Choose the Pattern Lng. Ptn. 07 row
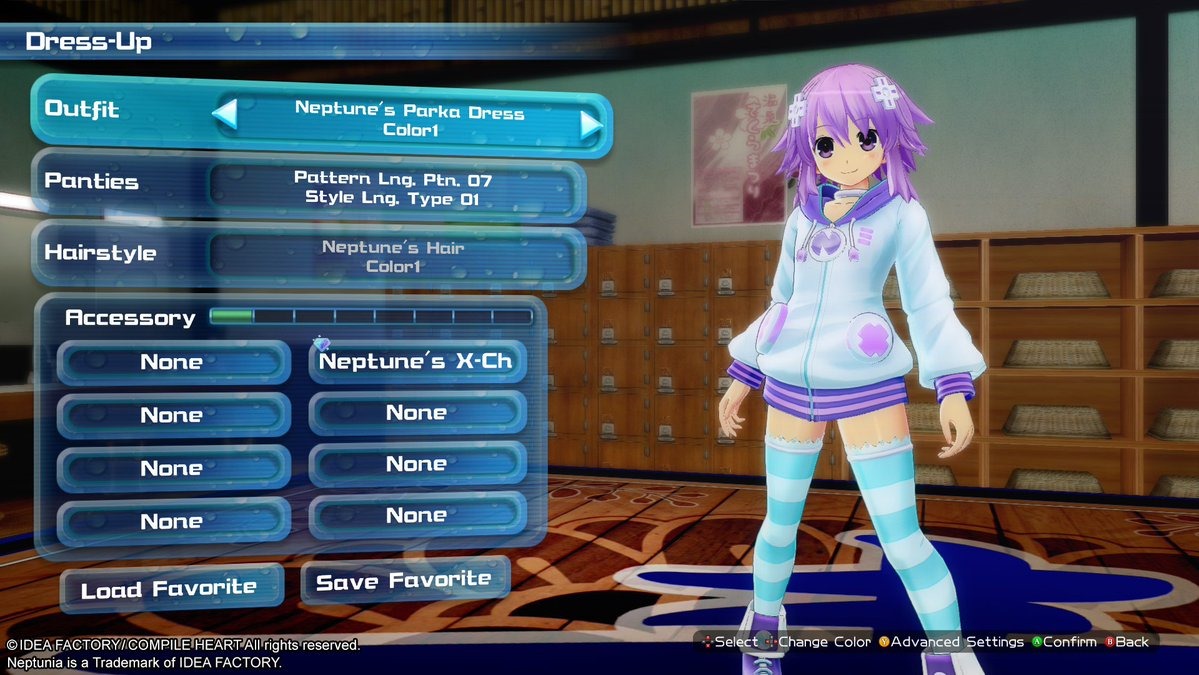 393,188
